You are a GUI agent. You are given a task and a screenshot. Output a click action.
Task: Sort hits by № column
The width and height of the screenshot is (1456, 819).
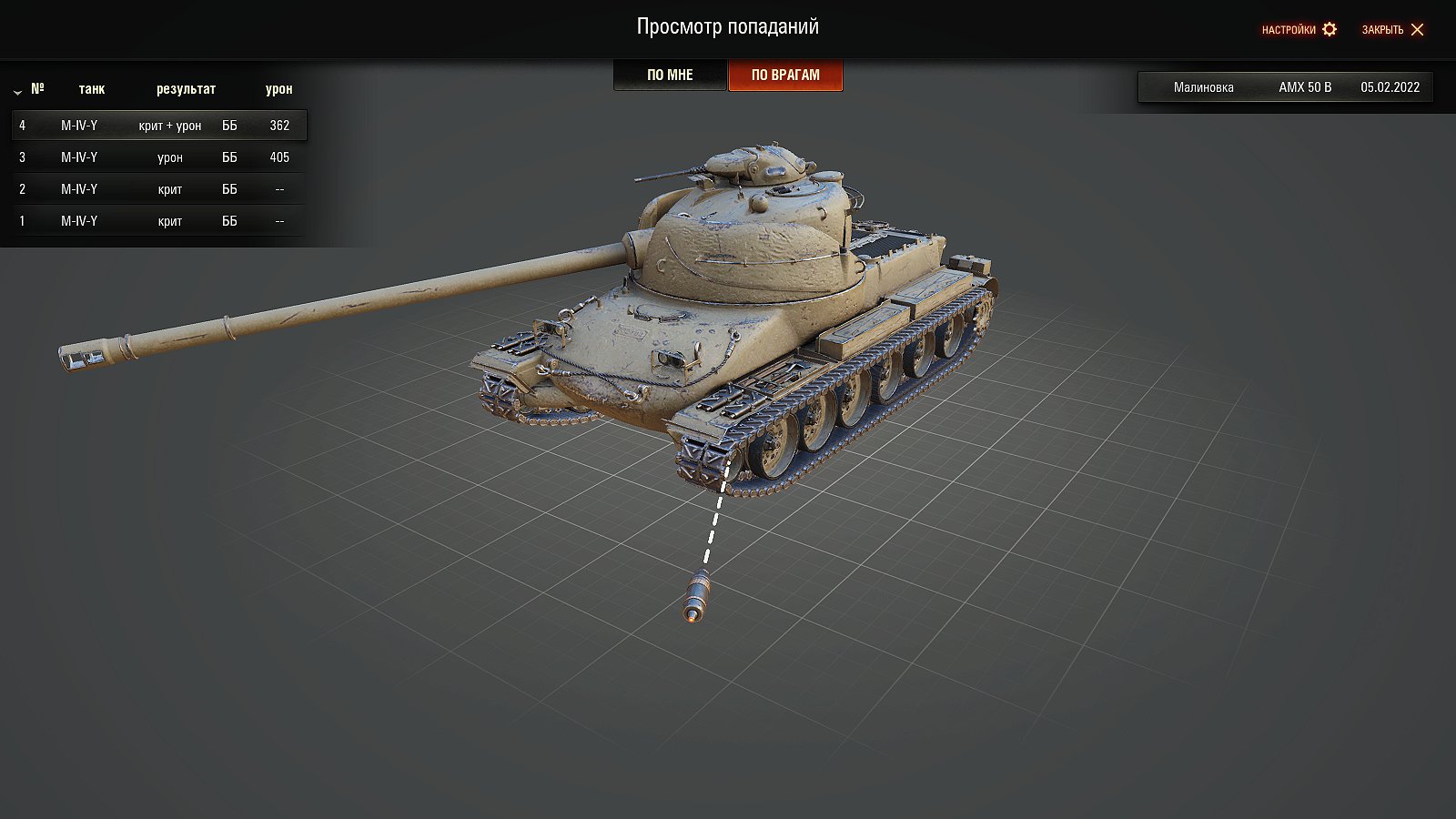36,89
